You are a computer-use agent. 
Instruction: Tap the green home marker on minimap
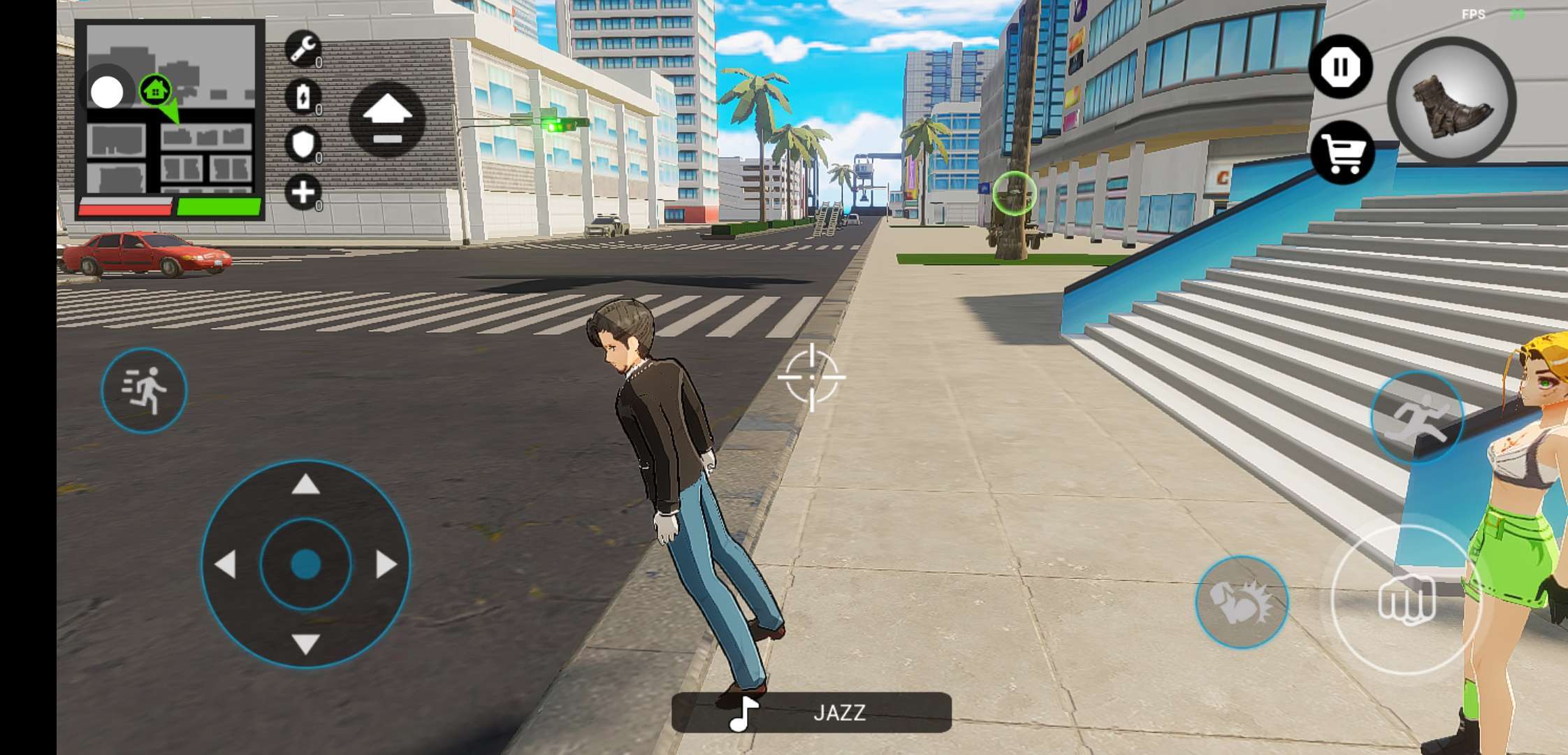point(155,90)
